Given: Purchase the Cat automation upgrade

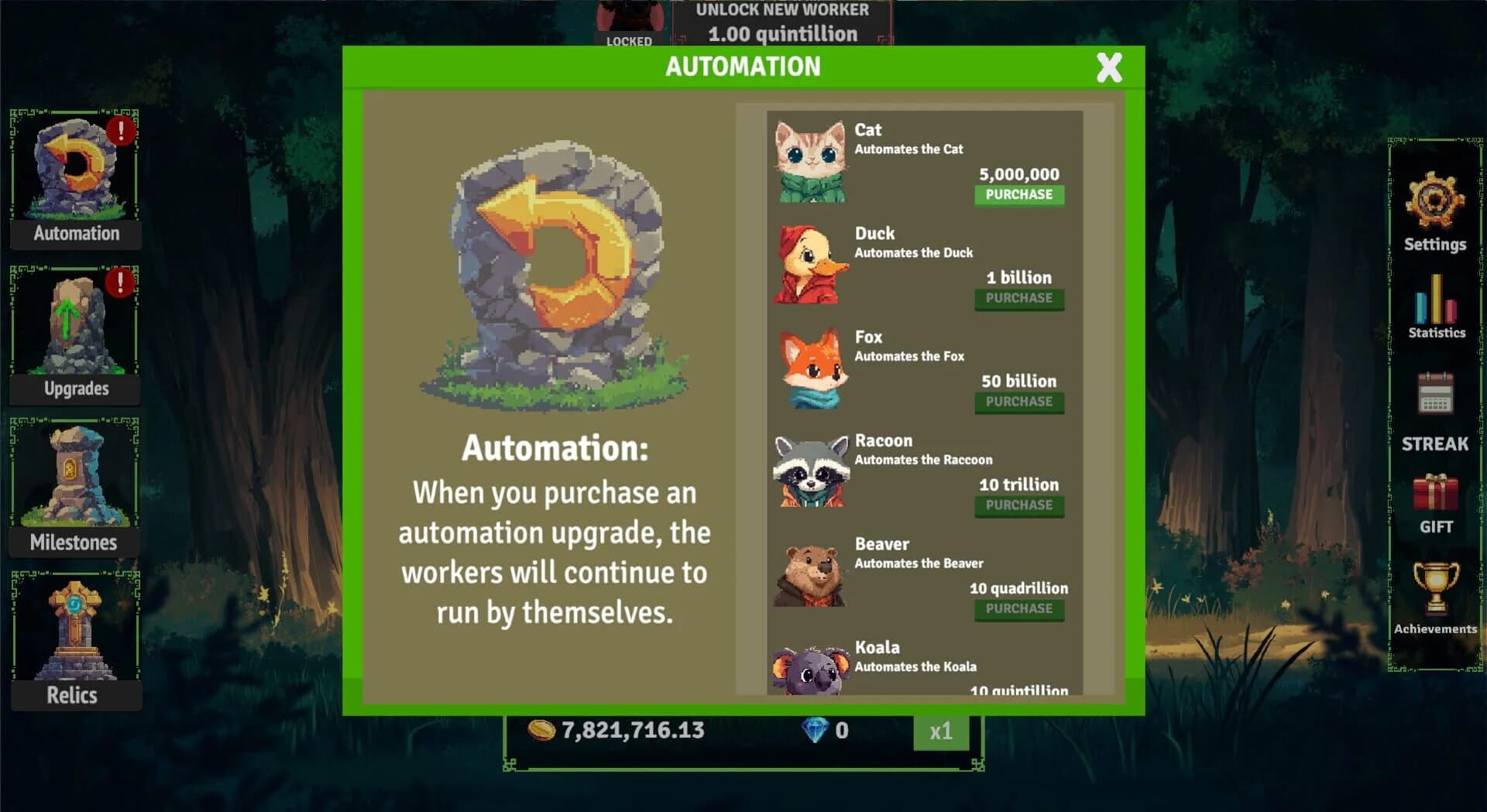Looking at the screenshot, I should 1018,196.
